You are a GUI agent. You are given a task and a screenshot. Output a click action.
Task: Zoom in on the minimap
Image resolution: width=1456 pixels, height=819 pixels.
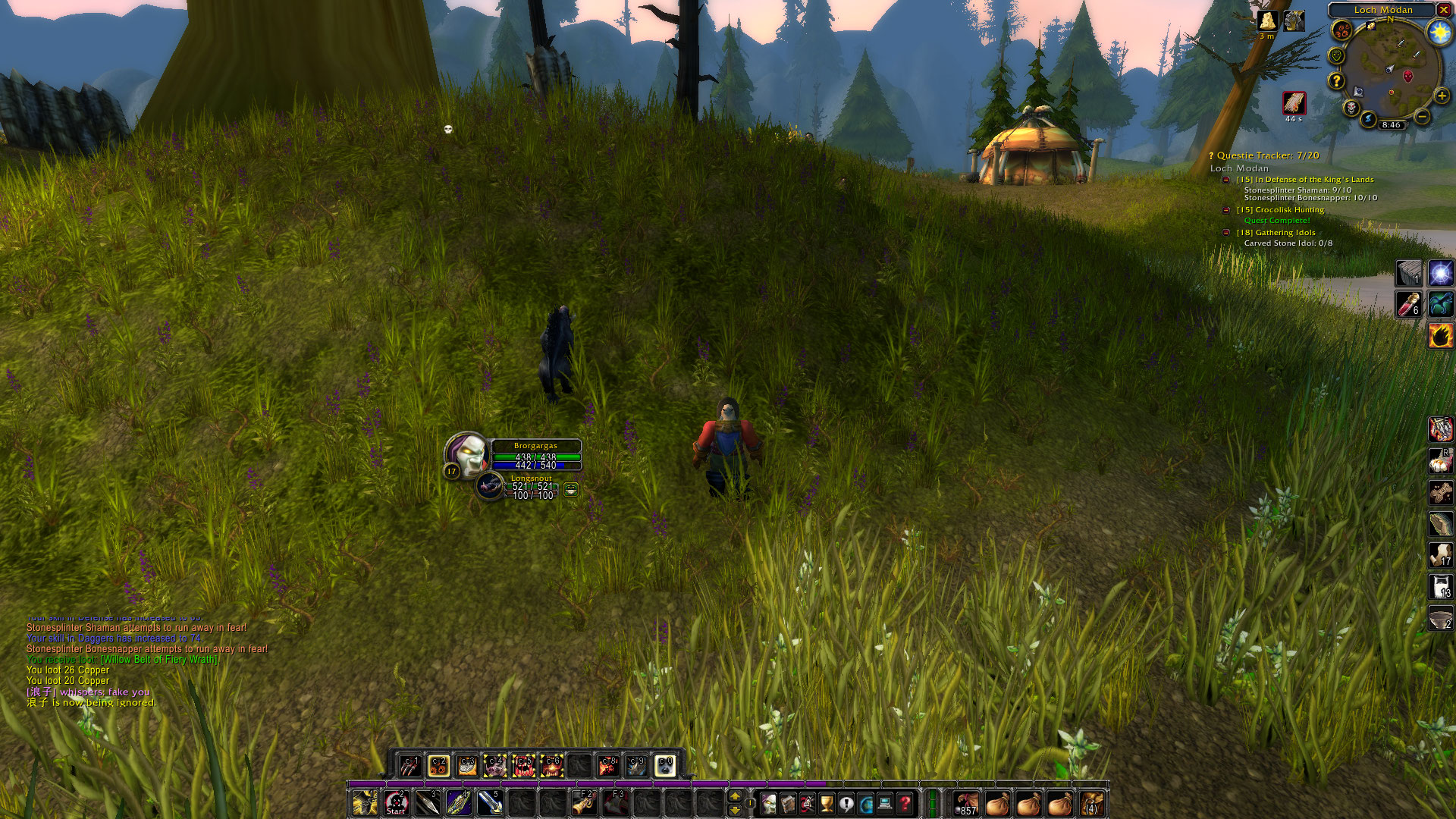click(x=1442, y=96)
